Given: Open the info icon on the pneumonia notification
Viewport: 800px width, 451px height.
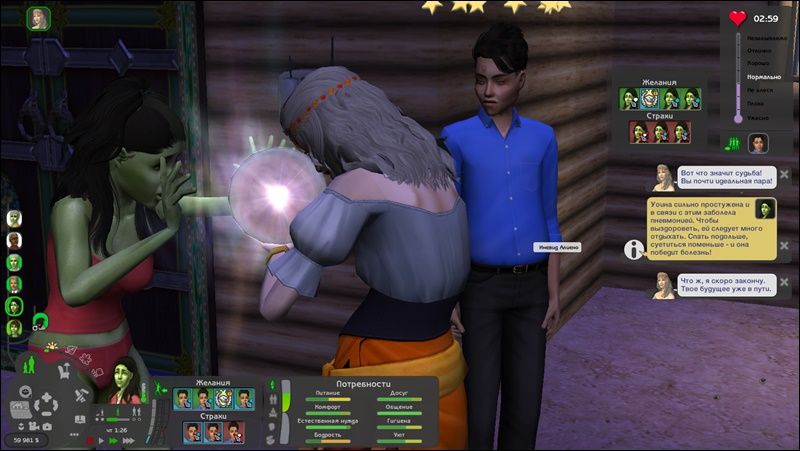Looking at the screenshot, I should pos(632,248).
